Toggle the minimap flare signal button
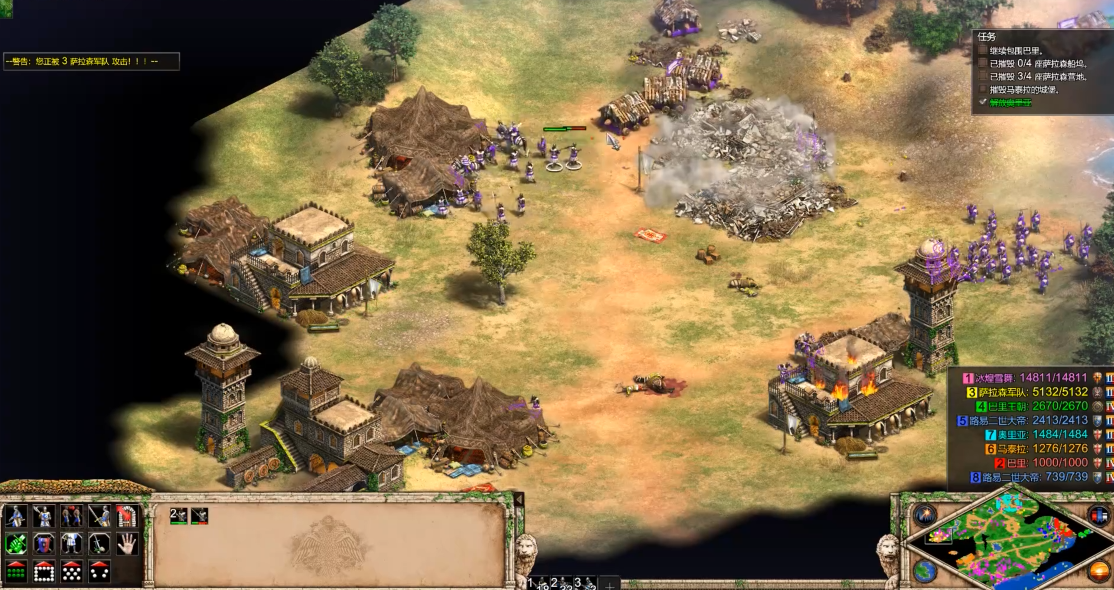Viewport: 1114px width, 590px height. pos(924,516)
